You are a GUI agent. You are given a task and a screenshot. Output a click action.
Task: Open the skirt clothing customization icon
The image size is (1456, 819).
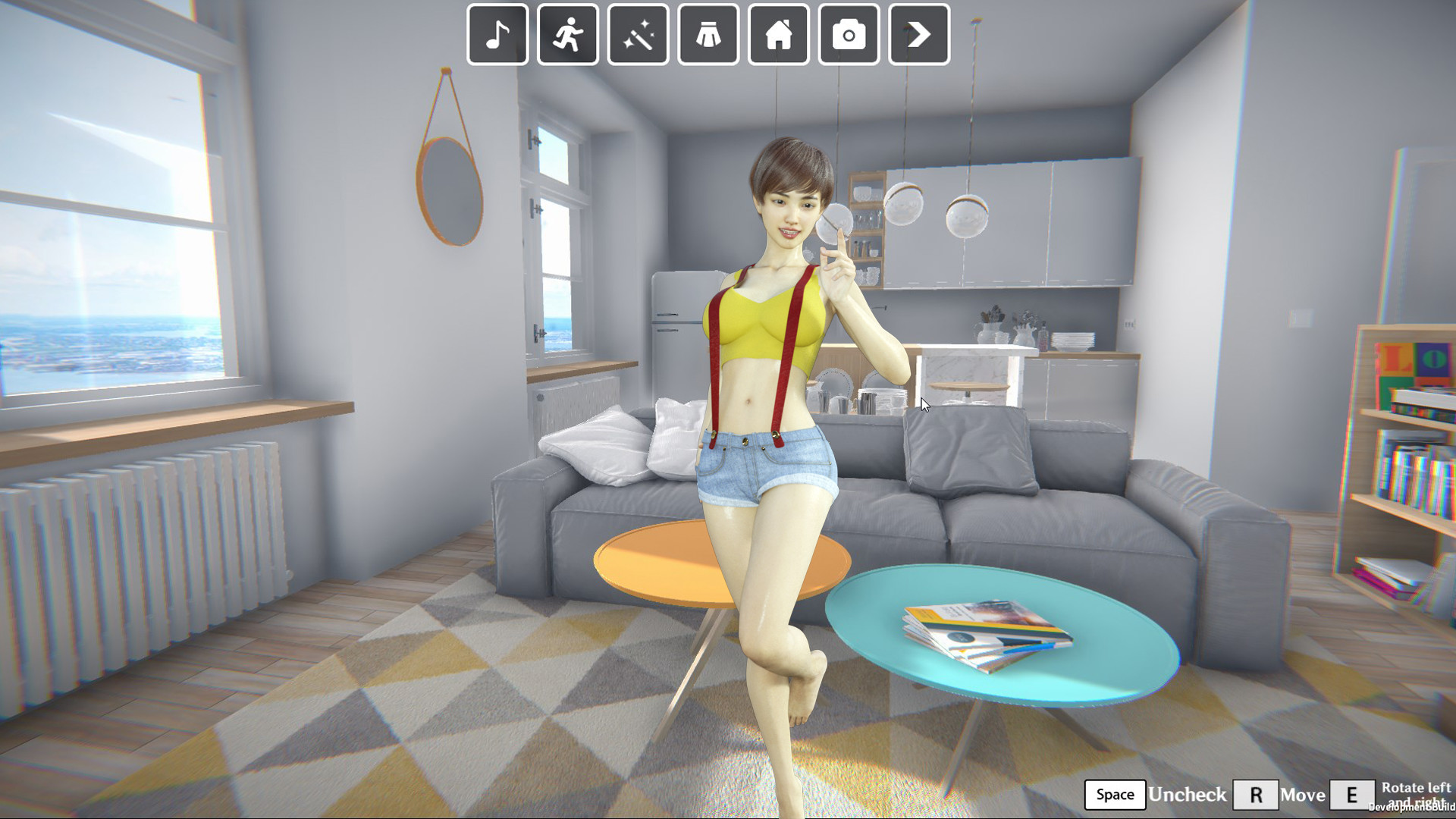pyautogui.click(x=708, y=33)
